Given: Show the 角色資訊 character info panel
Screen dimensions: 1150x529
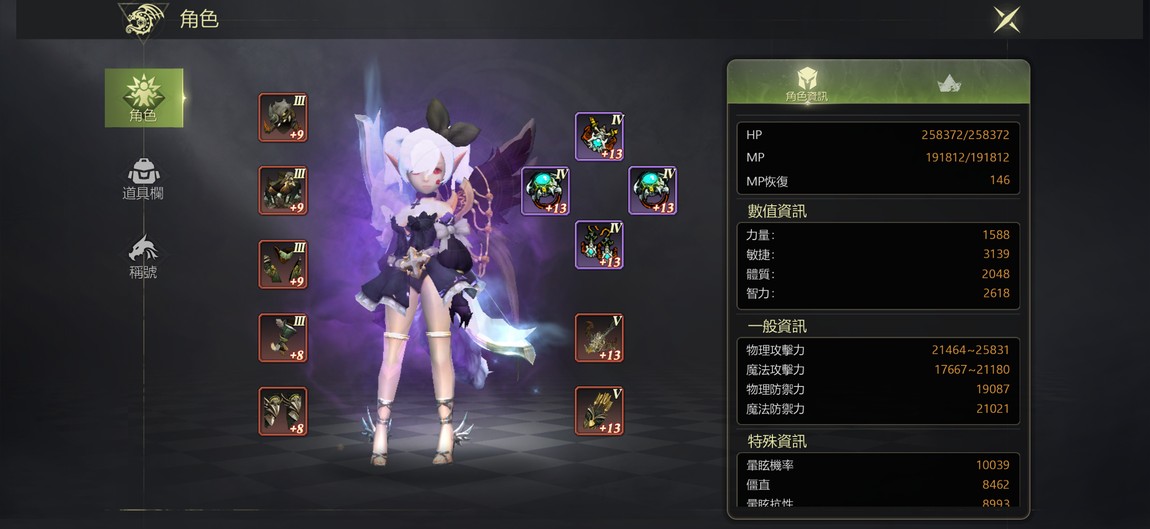Looking at the screenshot, I should click(806, 83).
